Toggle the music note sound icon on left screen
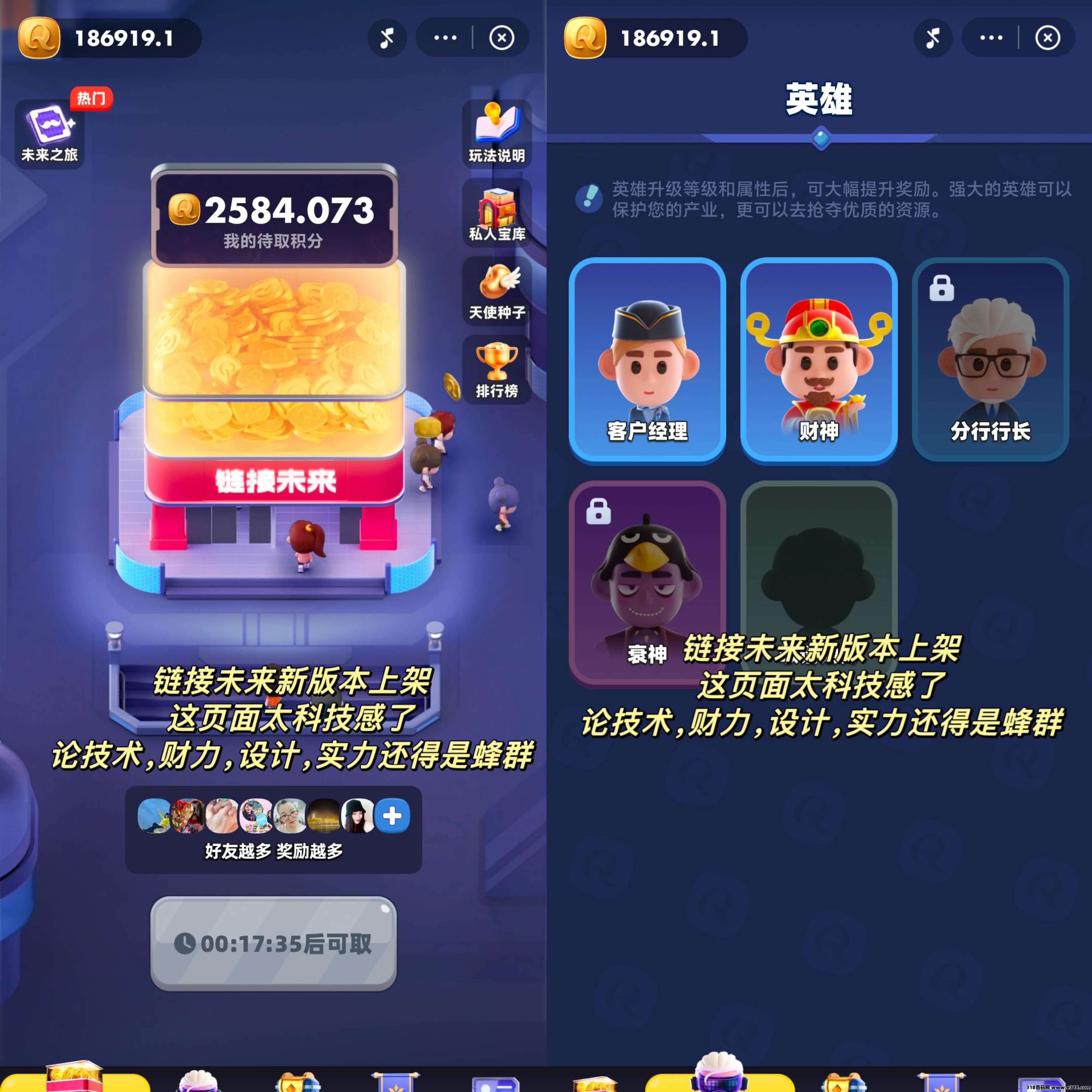This screenshot has height=1092, width=1092. (387, 37)
